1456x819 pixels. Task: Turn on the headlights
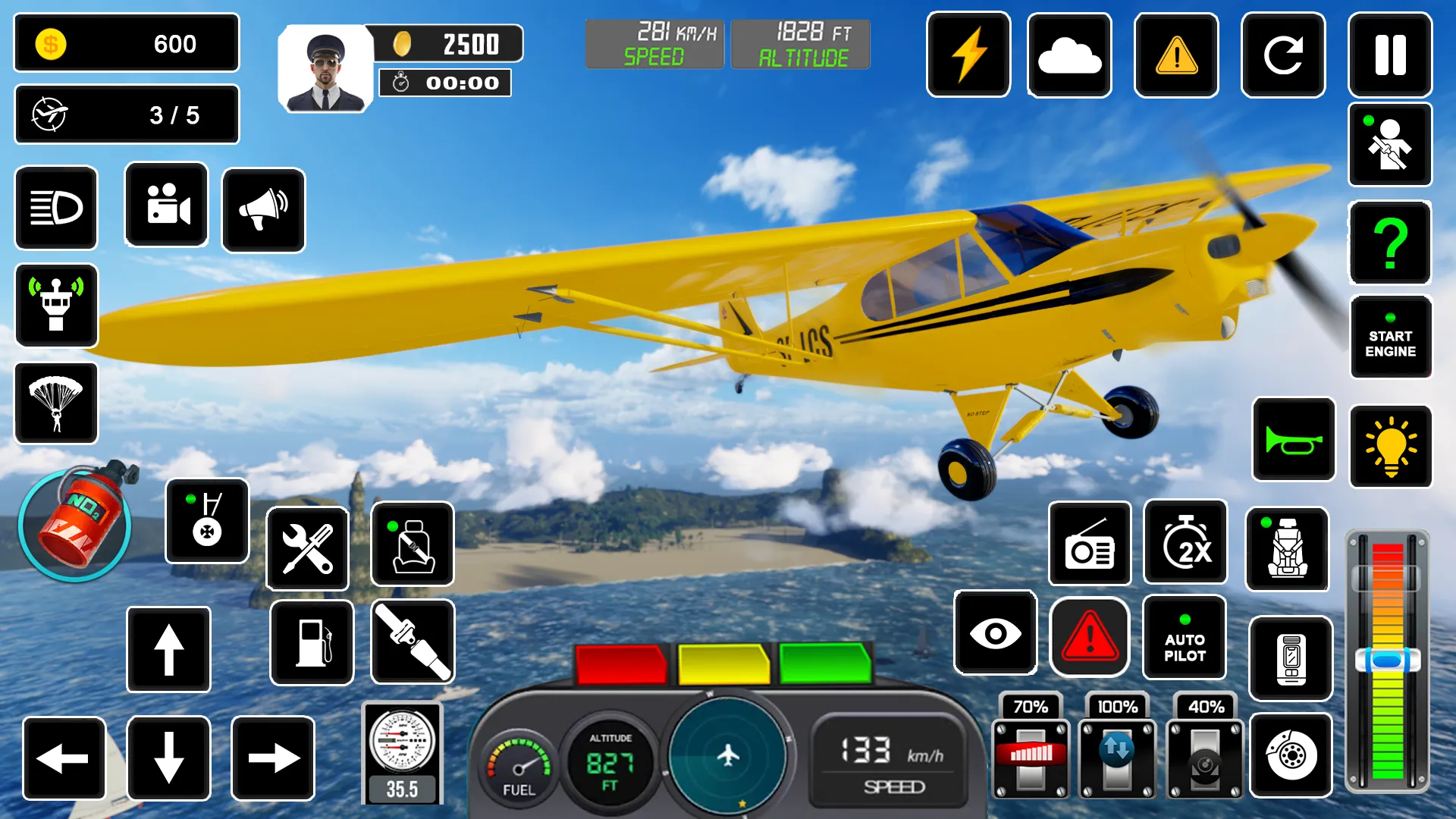point(56,209)
